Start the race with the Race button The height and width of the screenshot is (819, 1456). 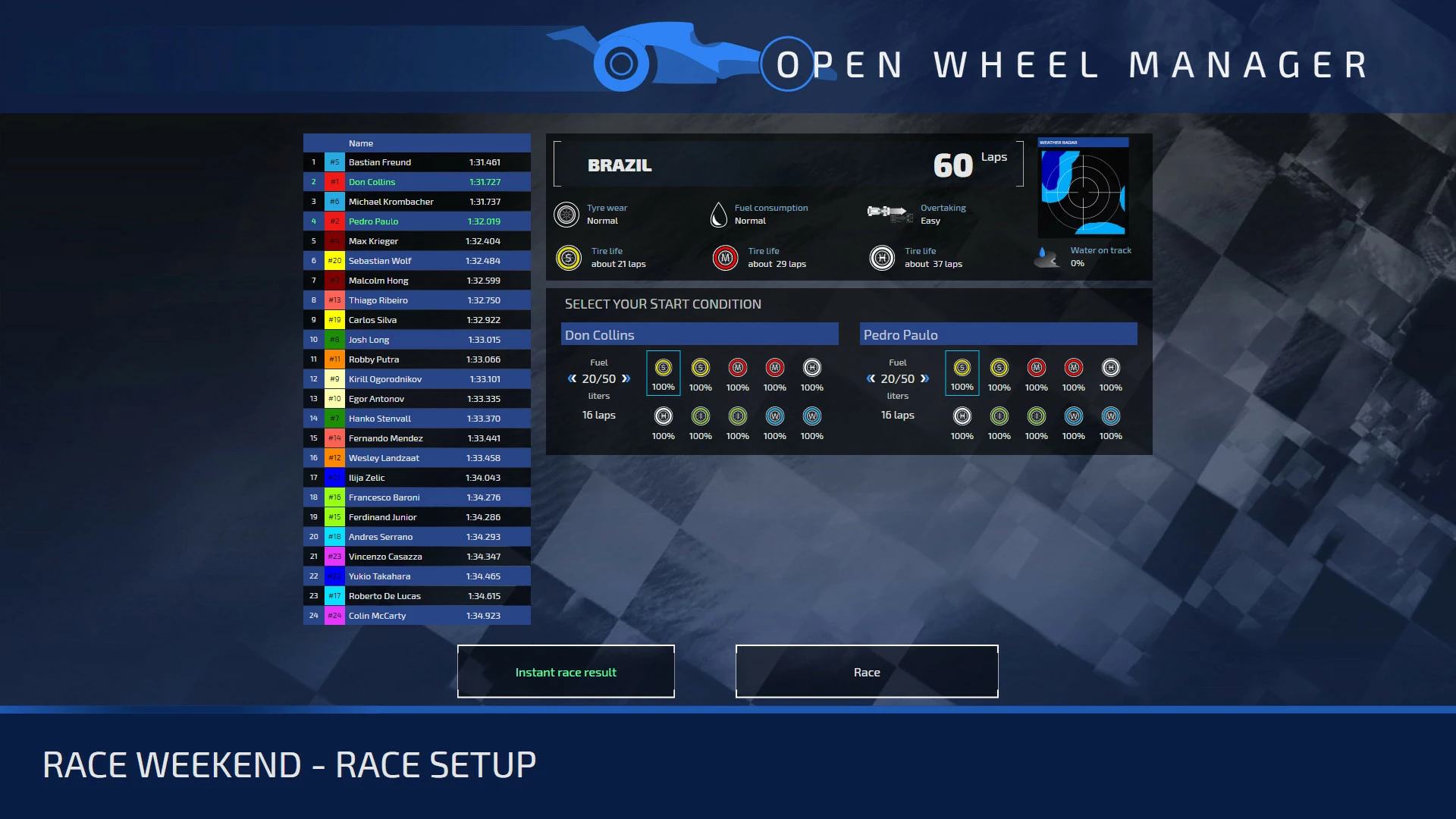coord(867,672)
